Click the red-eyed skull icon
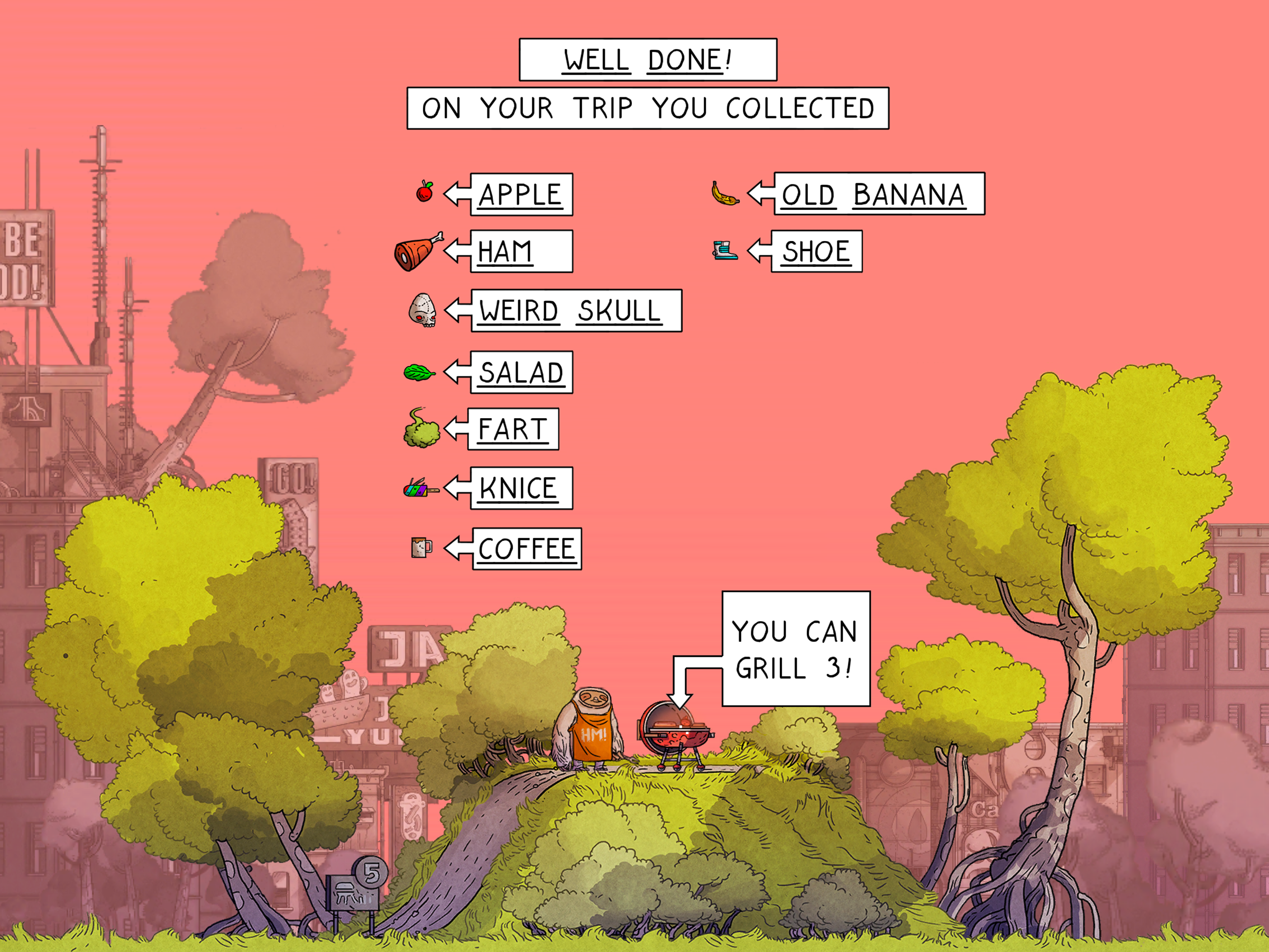1269x952 pixels. click(422, 310)
